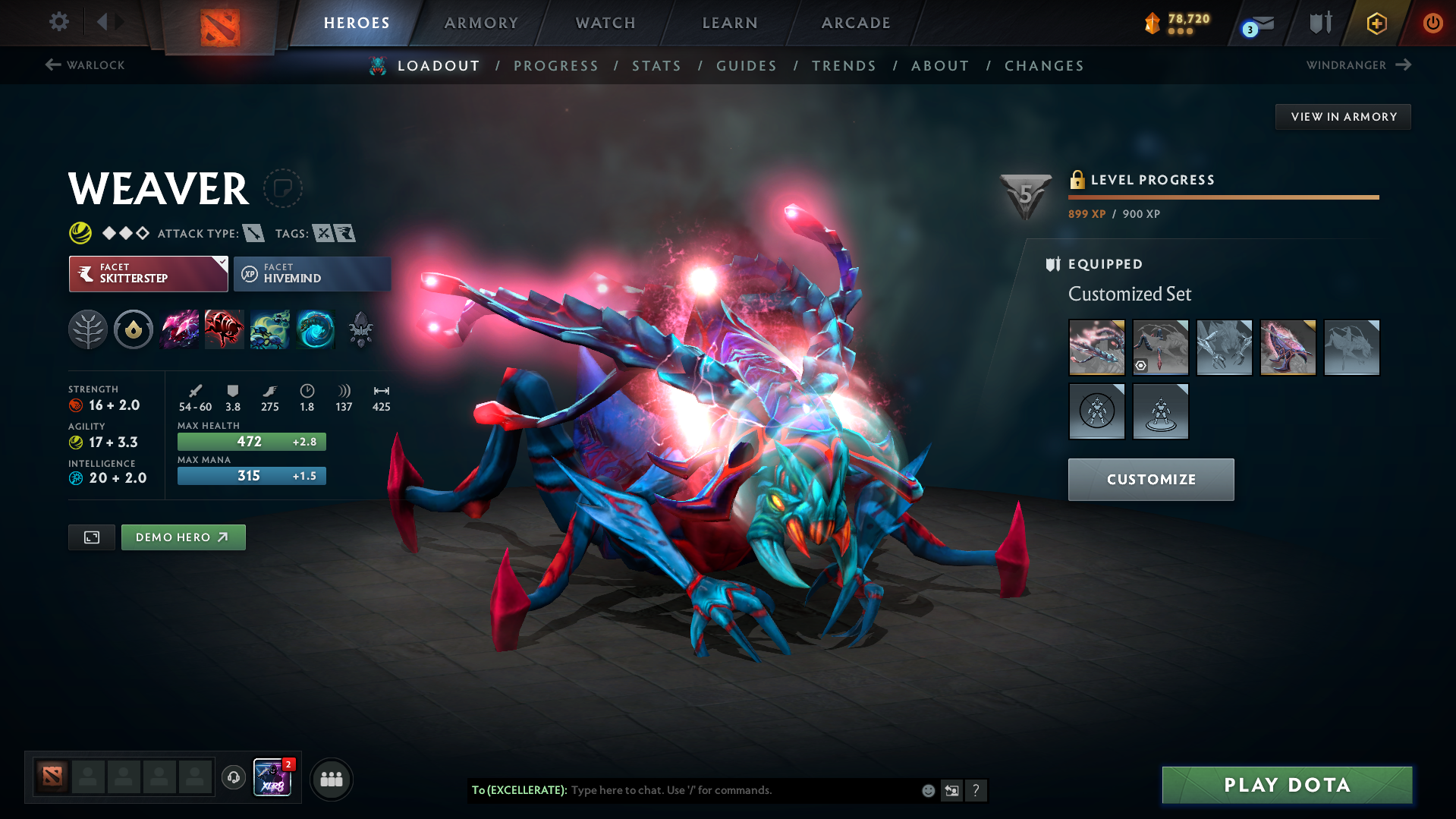The image size is (1456, 819).
Task: Inspect the pink Geminate Attack ability icon
Action: tap(179, 329)
